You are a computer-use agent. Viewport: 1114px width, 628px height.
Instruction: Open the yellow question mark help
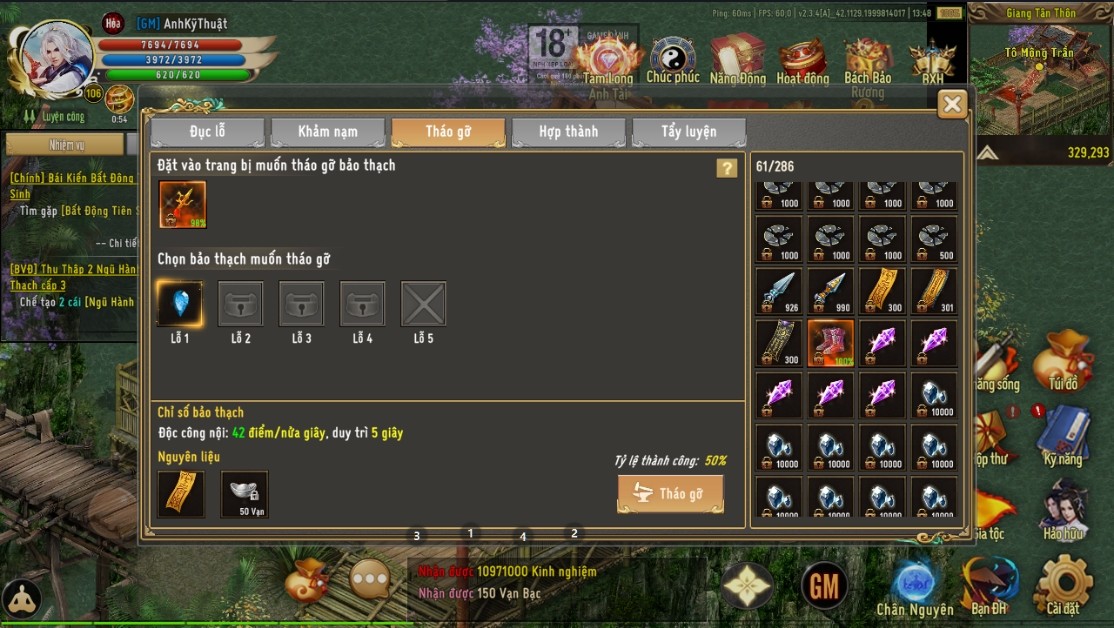727,168
